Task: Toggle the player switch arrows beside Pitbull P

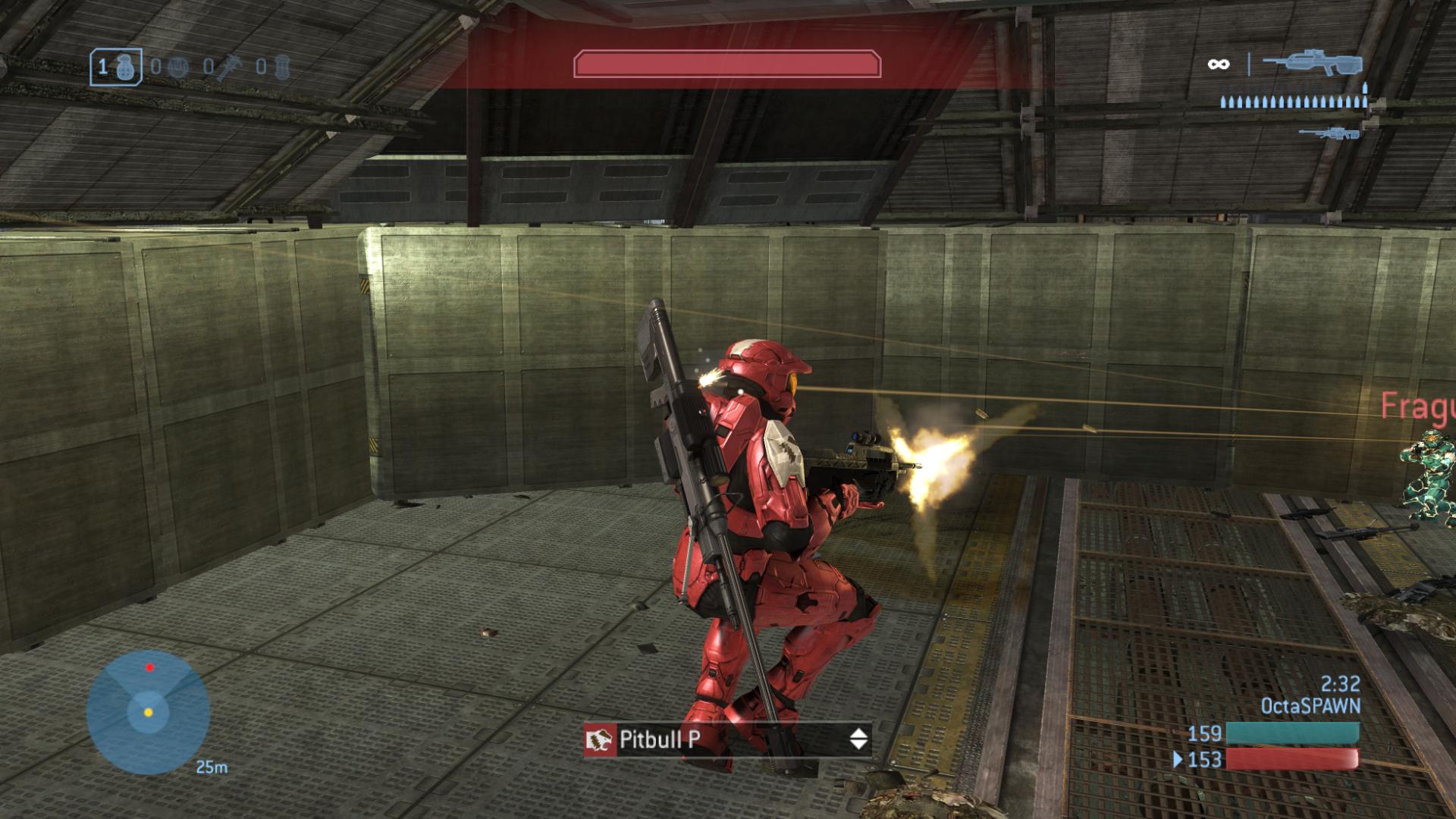Action: click(x=858, y=739)
